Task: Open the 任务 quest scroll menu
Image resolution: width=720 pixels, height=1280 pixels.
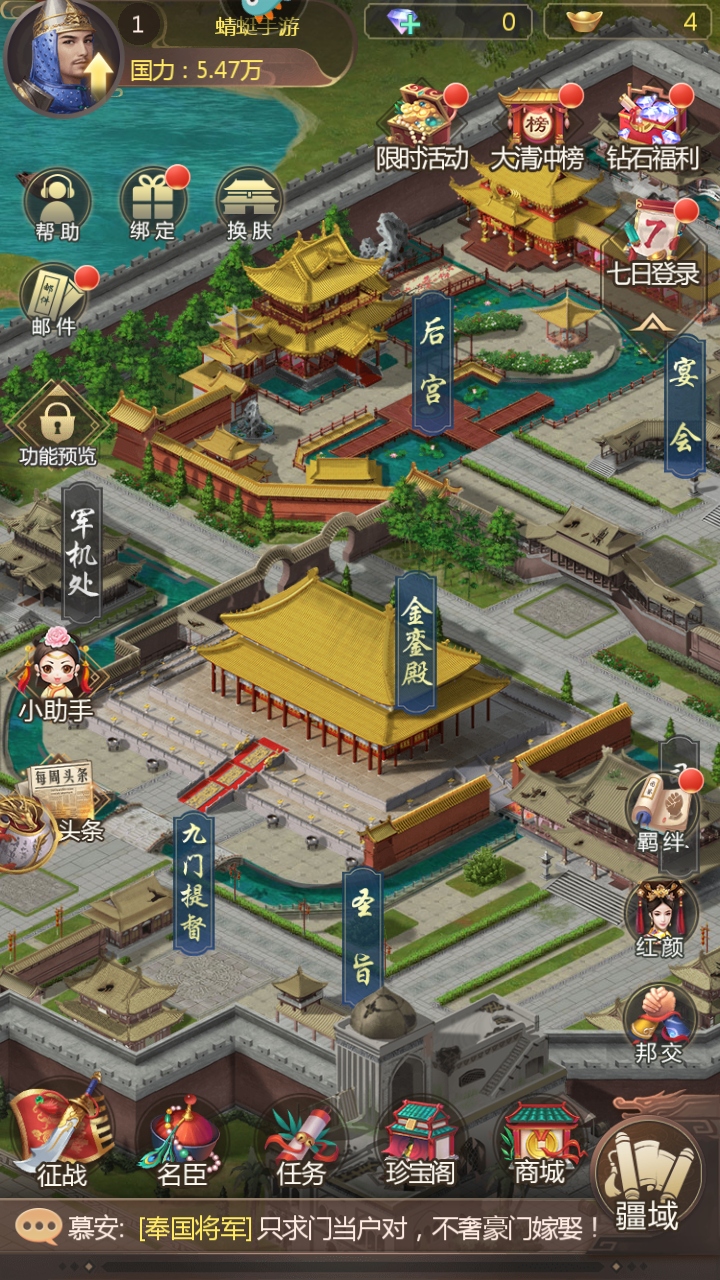Action: (x=300, y=1140)
